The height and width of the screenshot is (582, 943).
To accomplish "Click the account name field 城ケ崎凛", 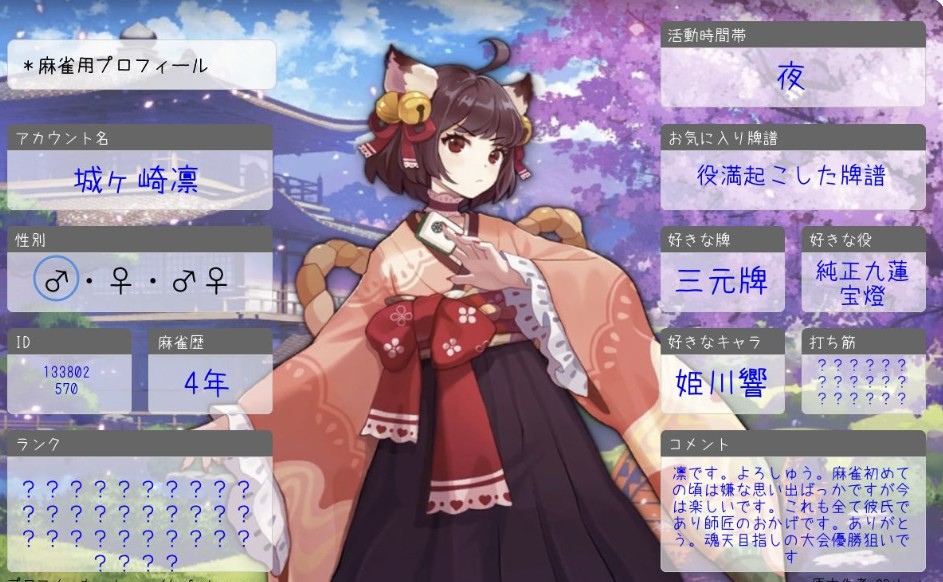I will click(x=137, y=180).
